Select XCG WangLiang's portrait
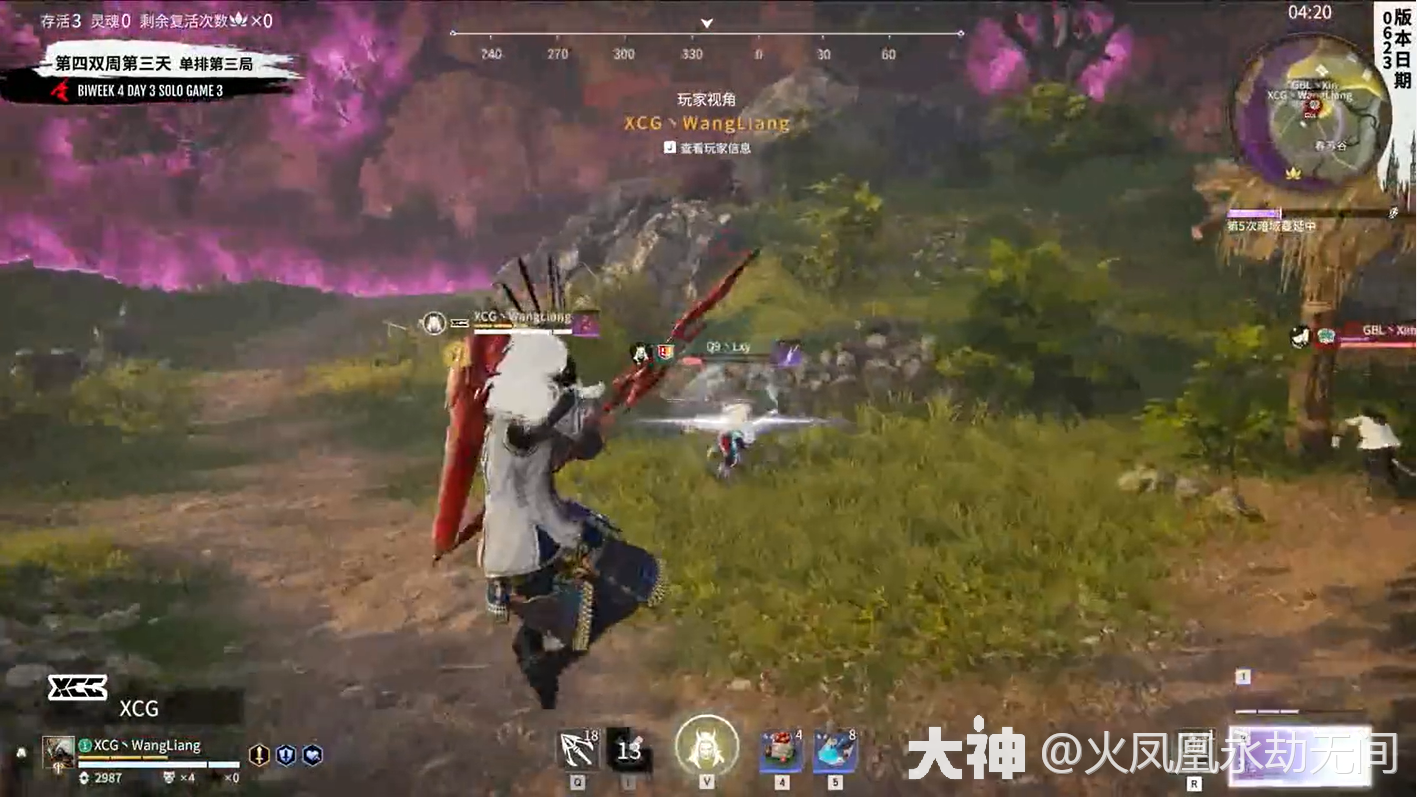The width and height of the screenshot is (1418, 797). (58, 752)
